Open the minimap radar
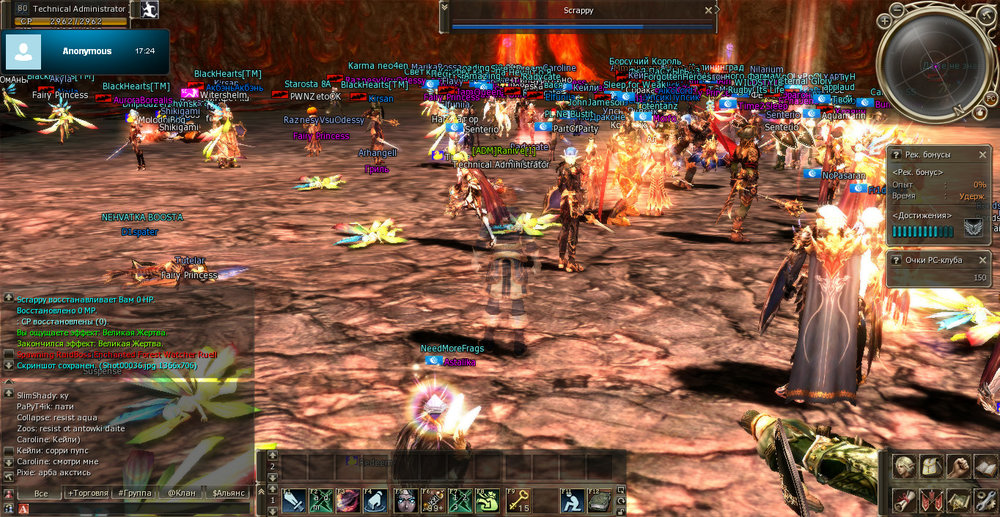The height and width of the screenshot is (517, 1000). [936, 66]
